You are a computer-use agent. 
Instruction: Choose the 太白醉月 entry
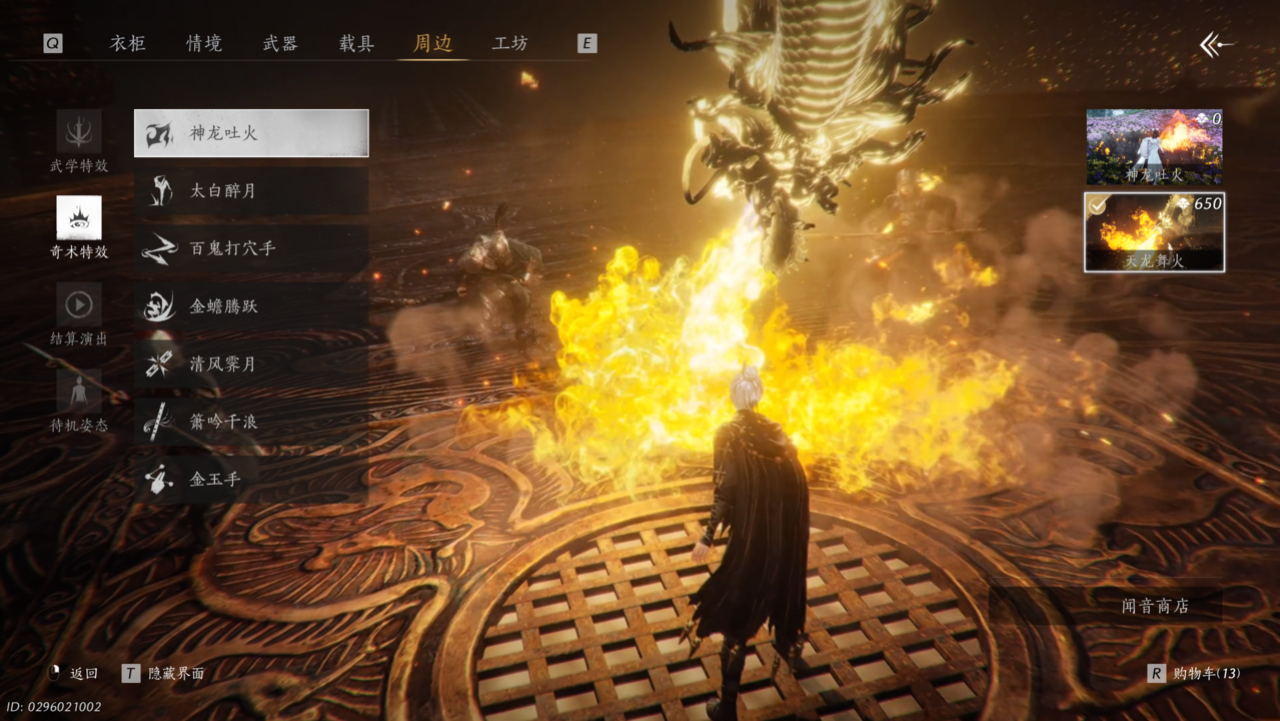coord(251,191)
